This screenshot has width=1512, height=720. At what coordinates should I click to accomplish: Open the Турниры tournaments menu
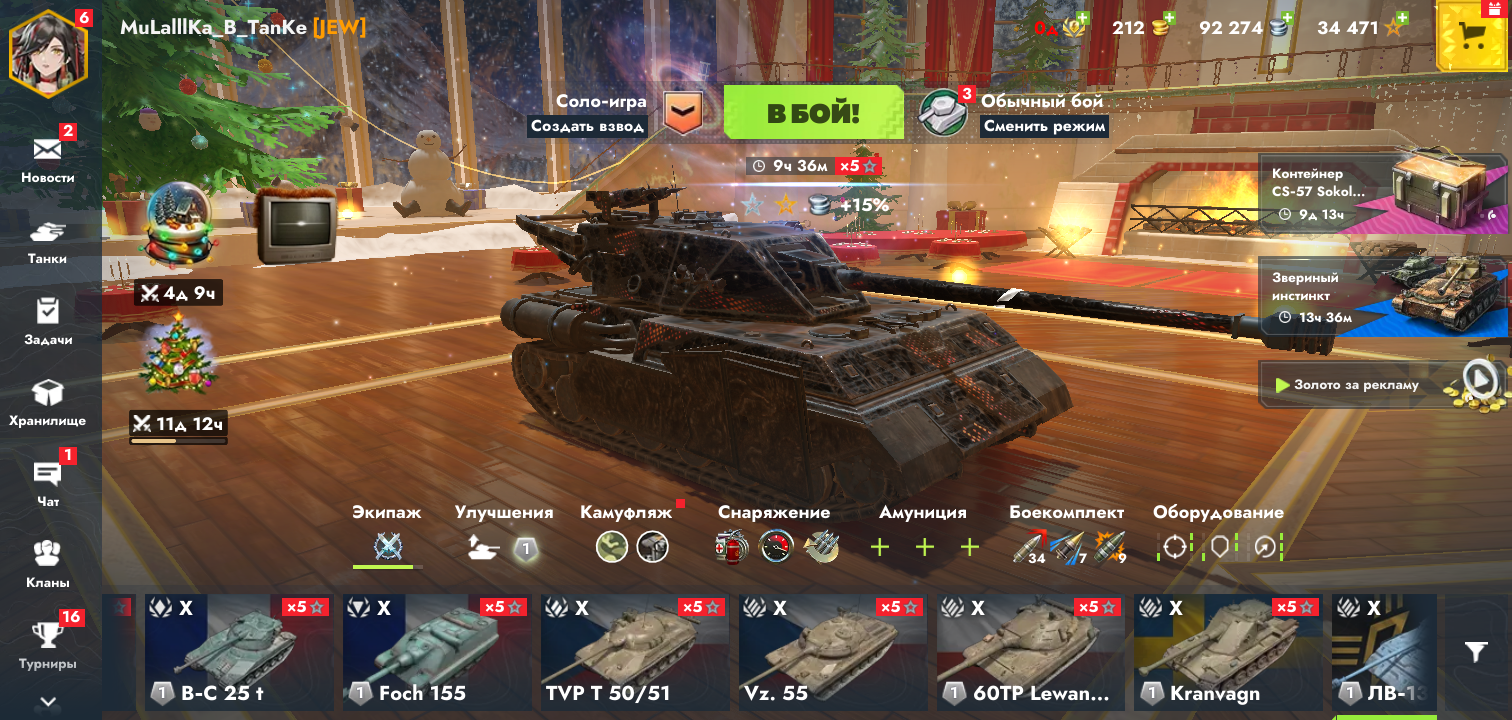[48, 645]
